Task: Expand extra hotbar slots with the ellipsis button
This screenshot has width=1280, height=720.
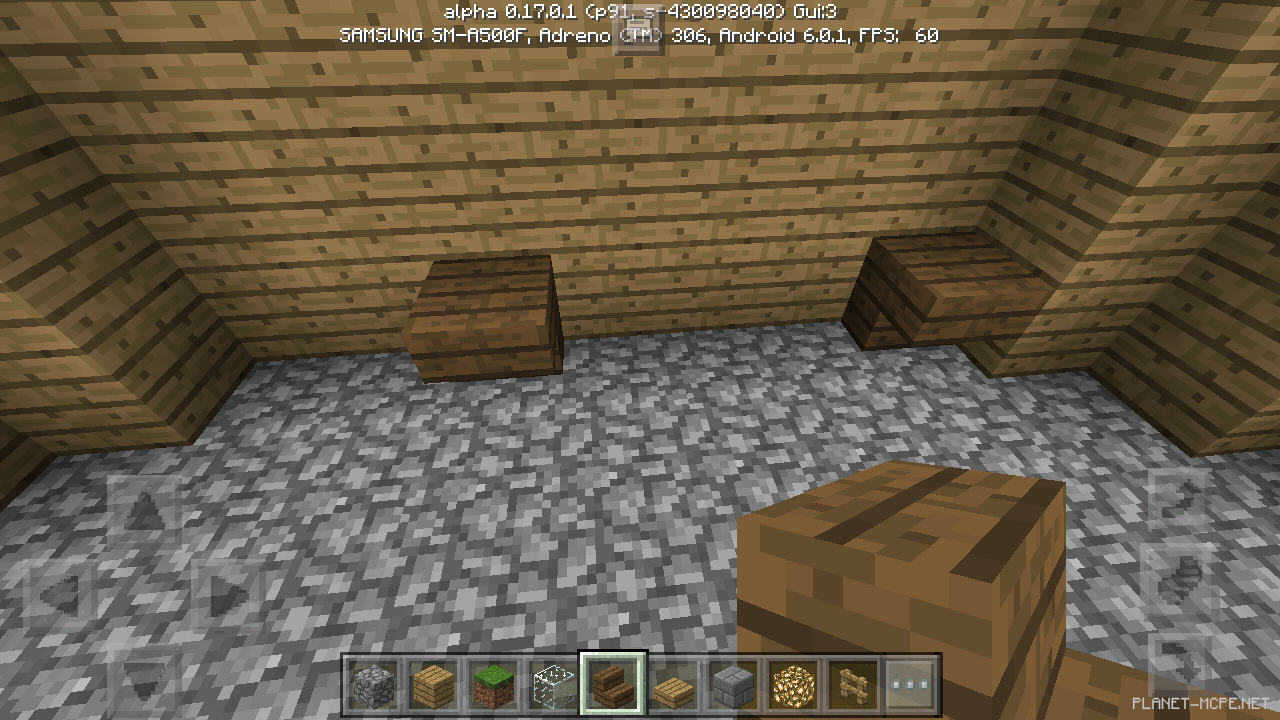Action: point(911,687)
